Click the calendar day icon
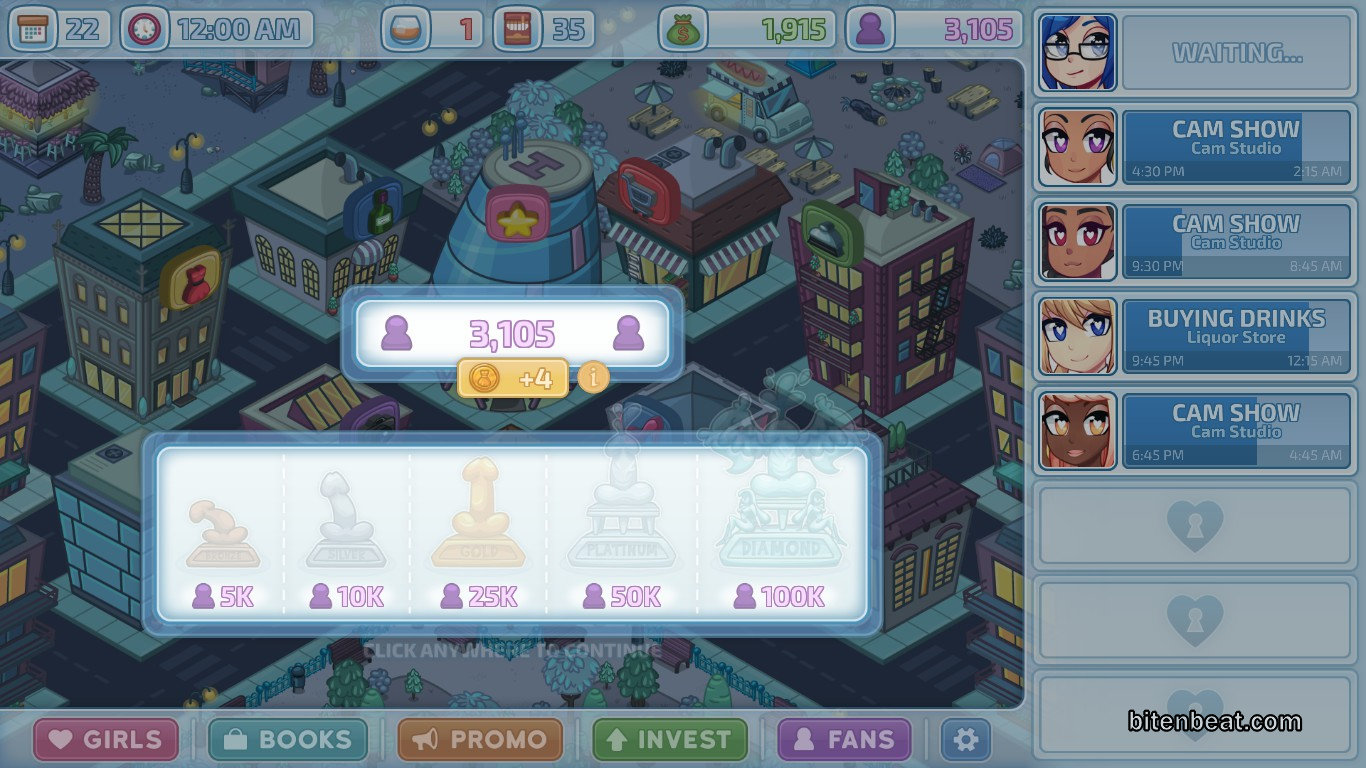This screenshot has height=768, width=1366. (33, 29)
